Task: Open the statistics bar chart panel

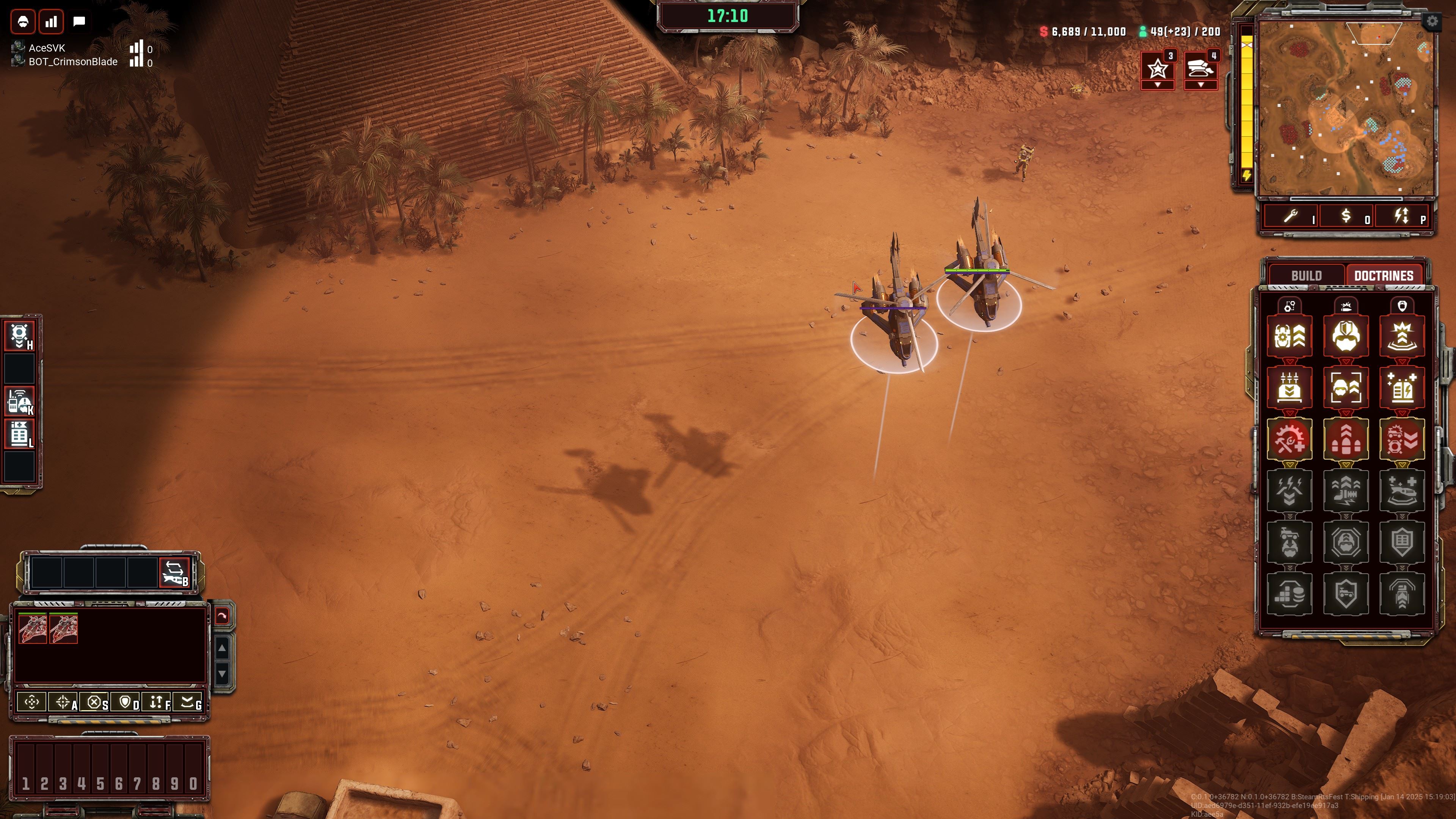Action: click(52, 22)
